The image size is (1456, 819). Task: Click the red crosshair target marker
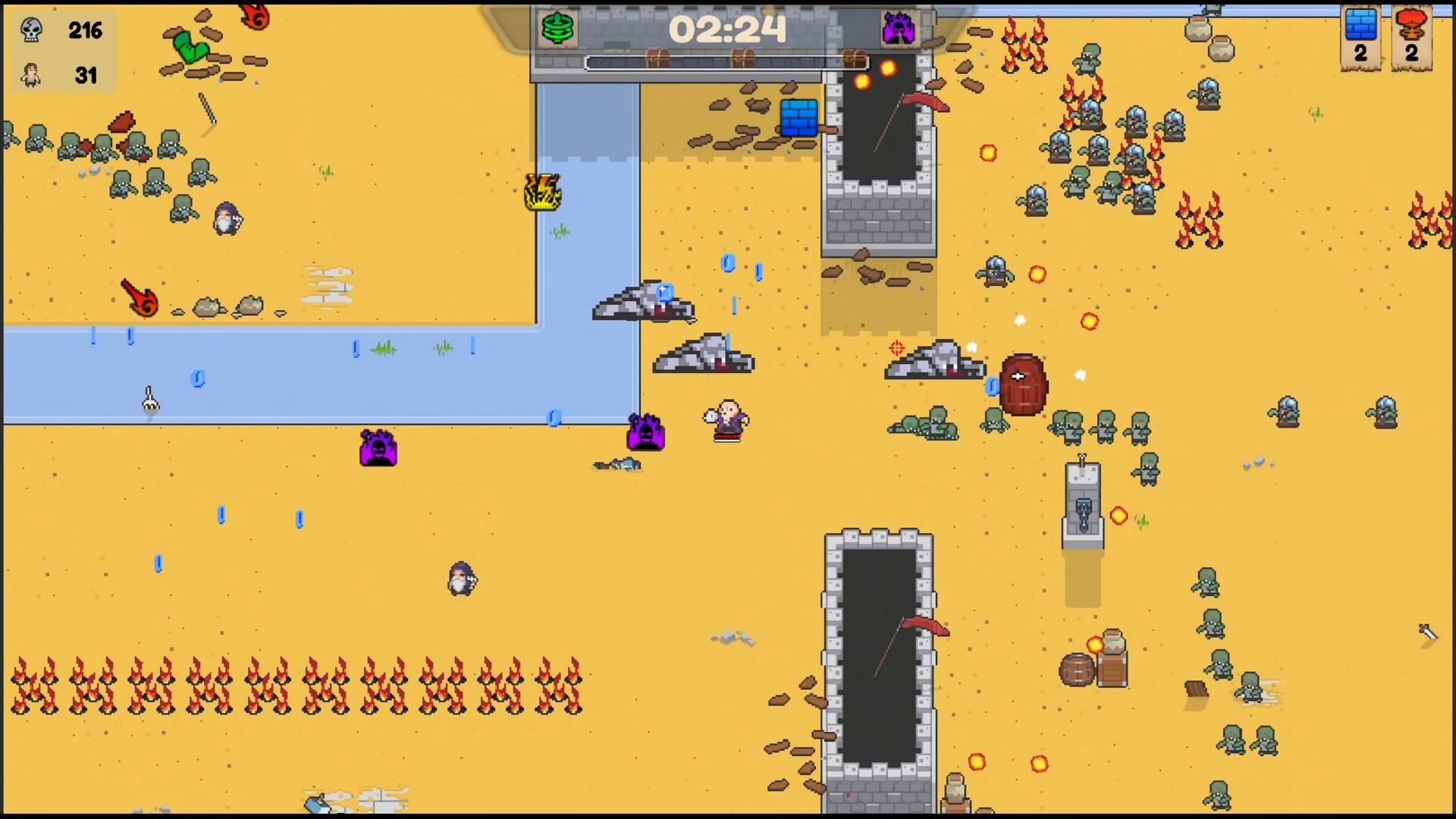[x=896, y=347]
